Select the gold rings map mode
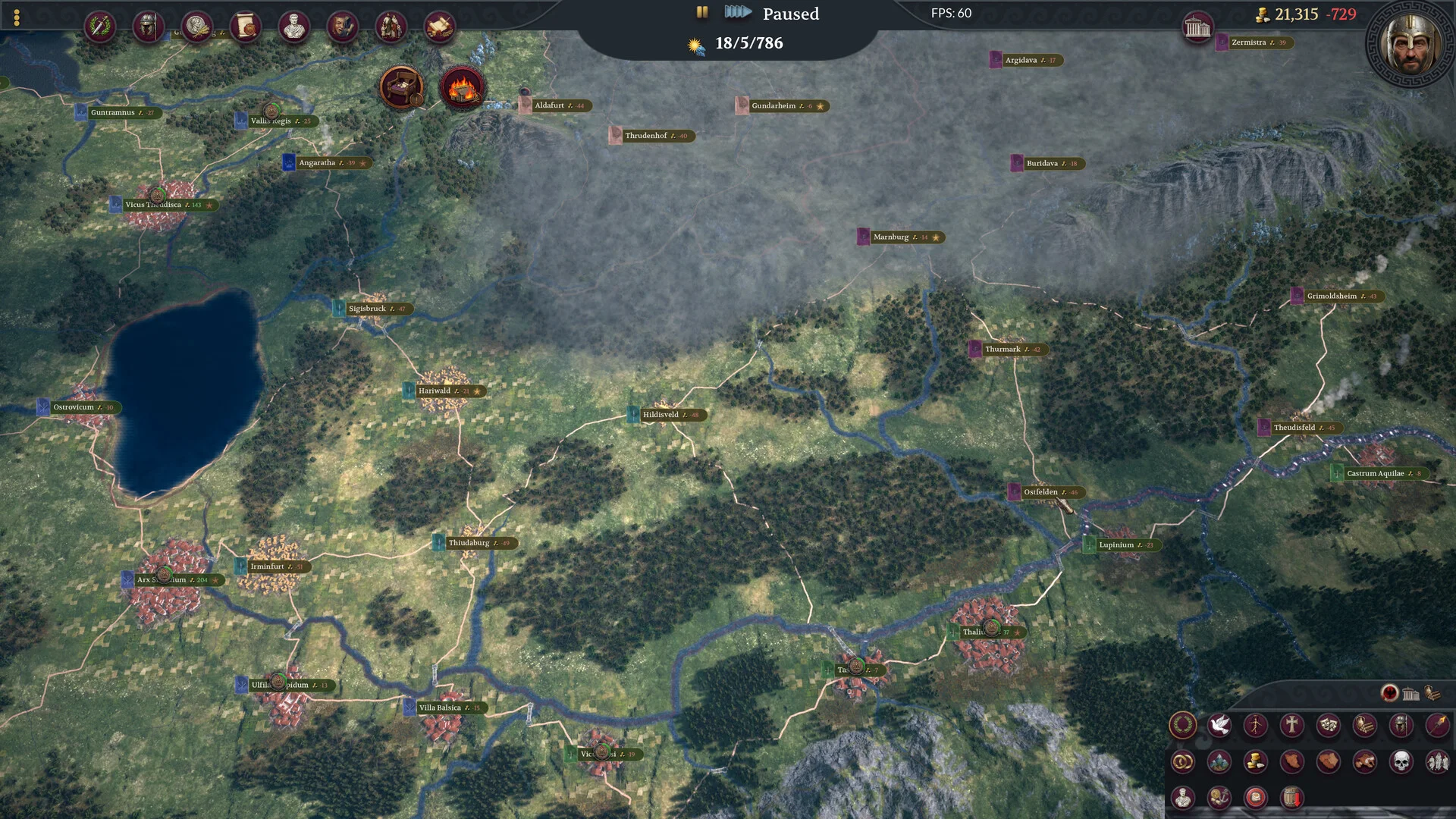This screenshot has height=819, width=1456. pyautogui.click(x=1182, y=761)
